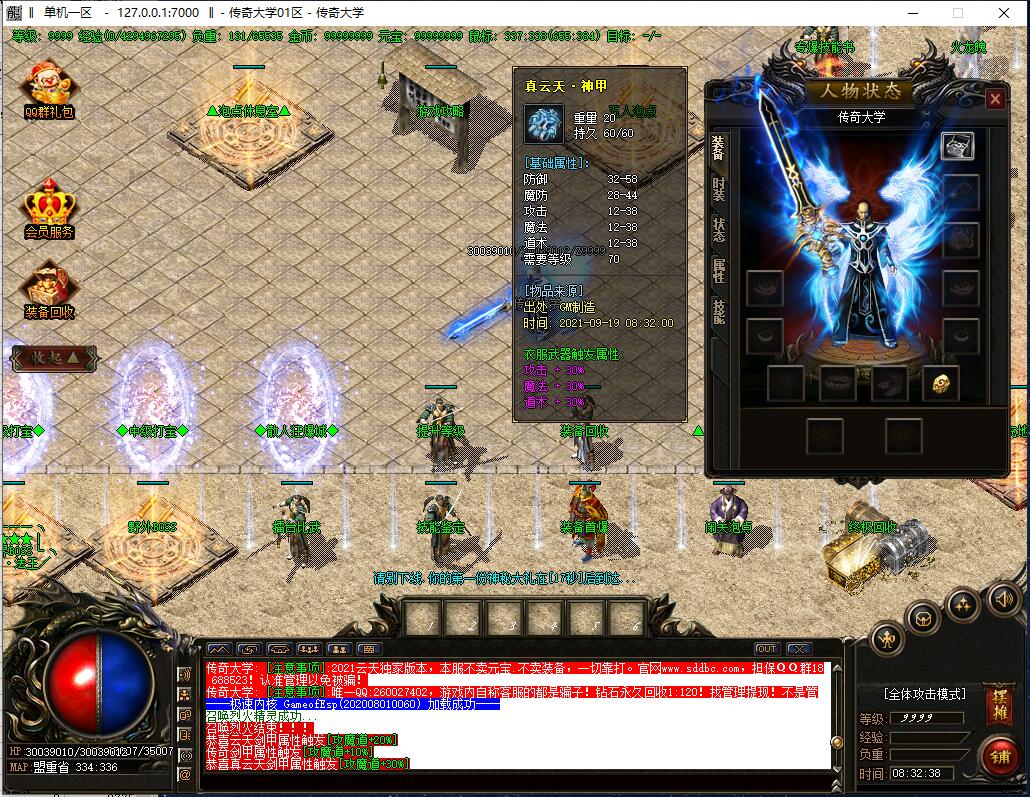Image resolution: width=1030 pixels, height=797 pixels.
Task: Close the 人物状态 character panel
Action: pos(994,99)
